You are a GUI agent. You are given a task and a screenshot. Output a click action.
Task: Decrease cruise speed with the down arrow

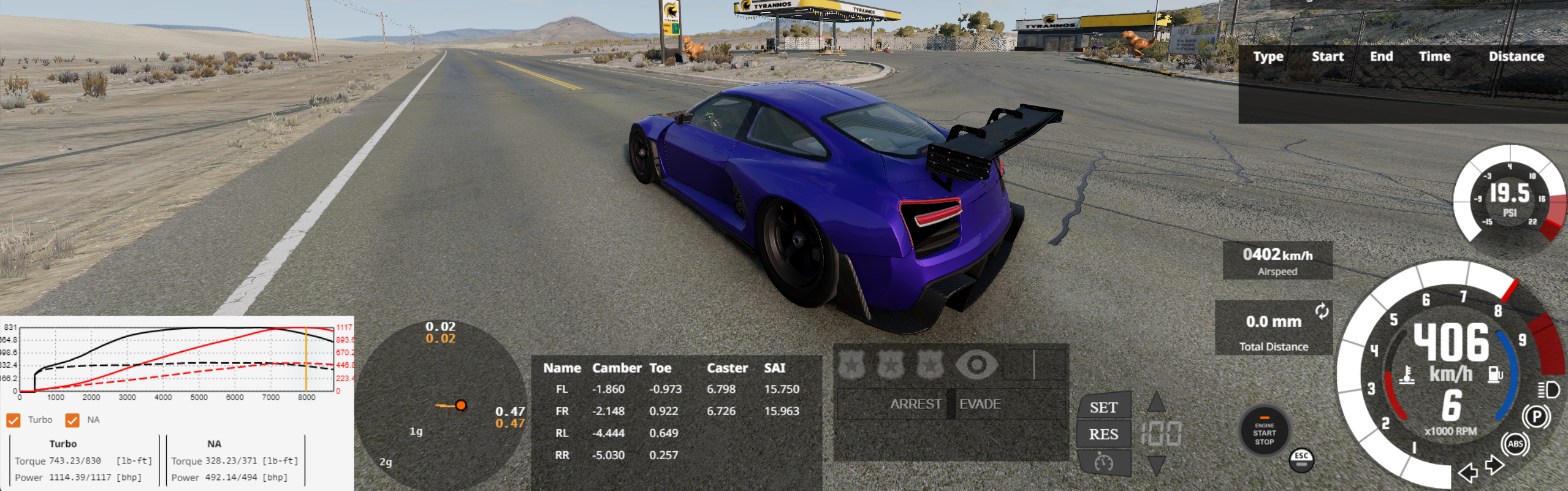click(x=1156, y=465)
